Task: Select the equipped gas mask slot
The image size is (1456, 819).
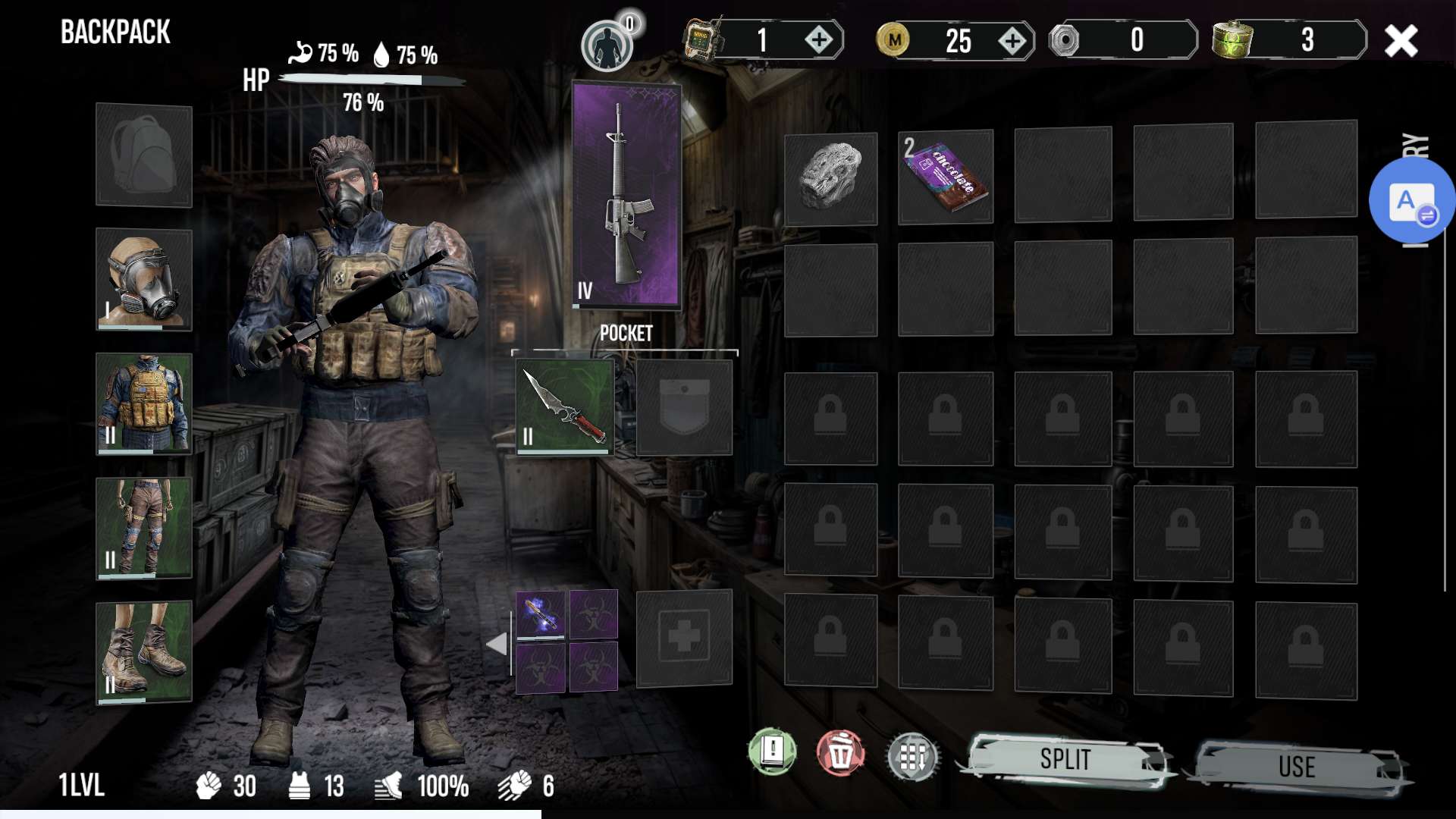Action: coord(143,280)
